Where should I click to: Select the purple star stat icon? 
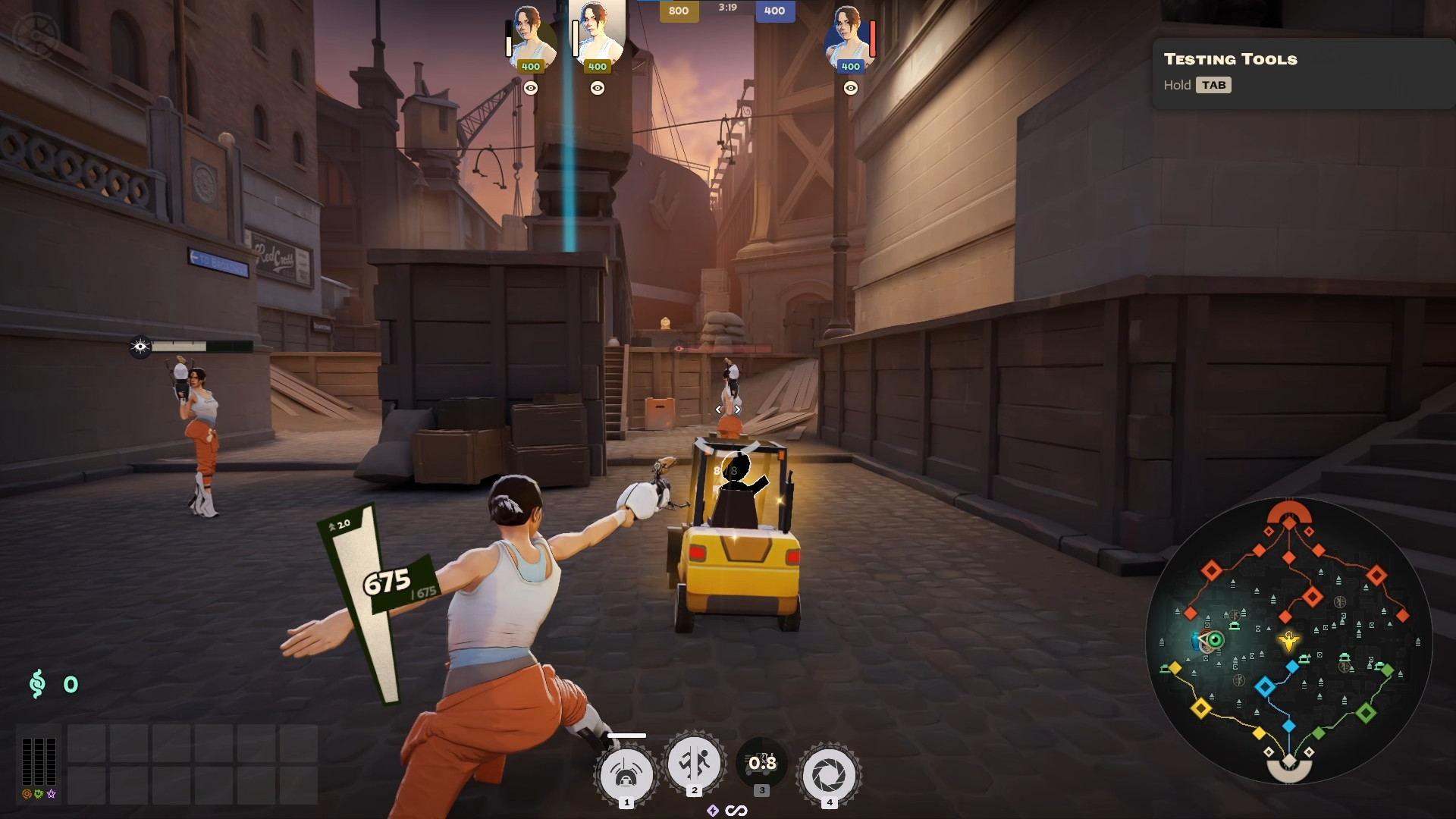tap(51, 794)
